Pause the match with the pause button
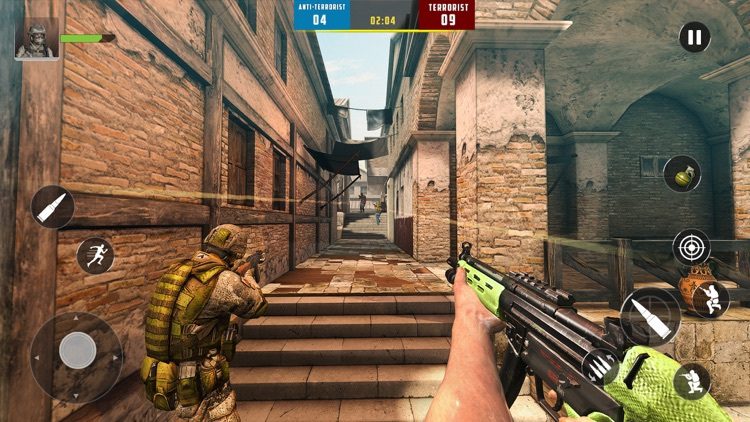The height and width of the screenshot is (422, 750). [x=694, y=38]
